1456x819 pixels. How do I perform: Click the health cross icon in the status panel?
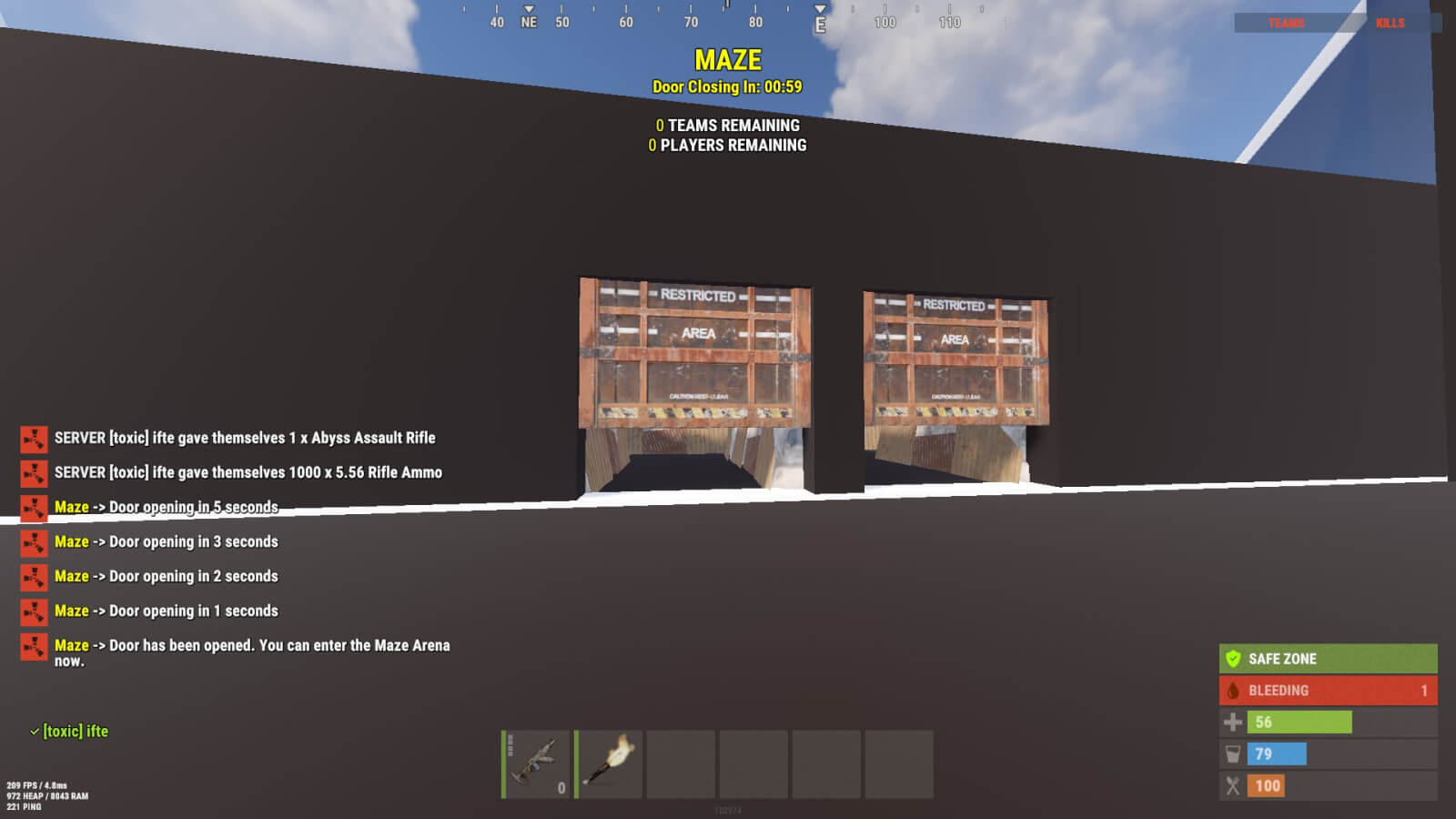pyautogui.click(x=1235, y=722)
